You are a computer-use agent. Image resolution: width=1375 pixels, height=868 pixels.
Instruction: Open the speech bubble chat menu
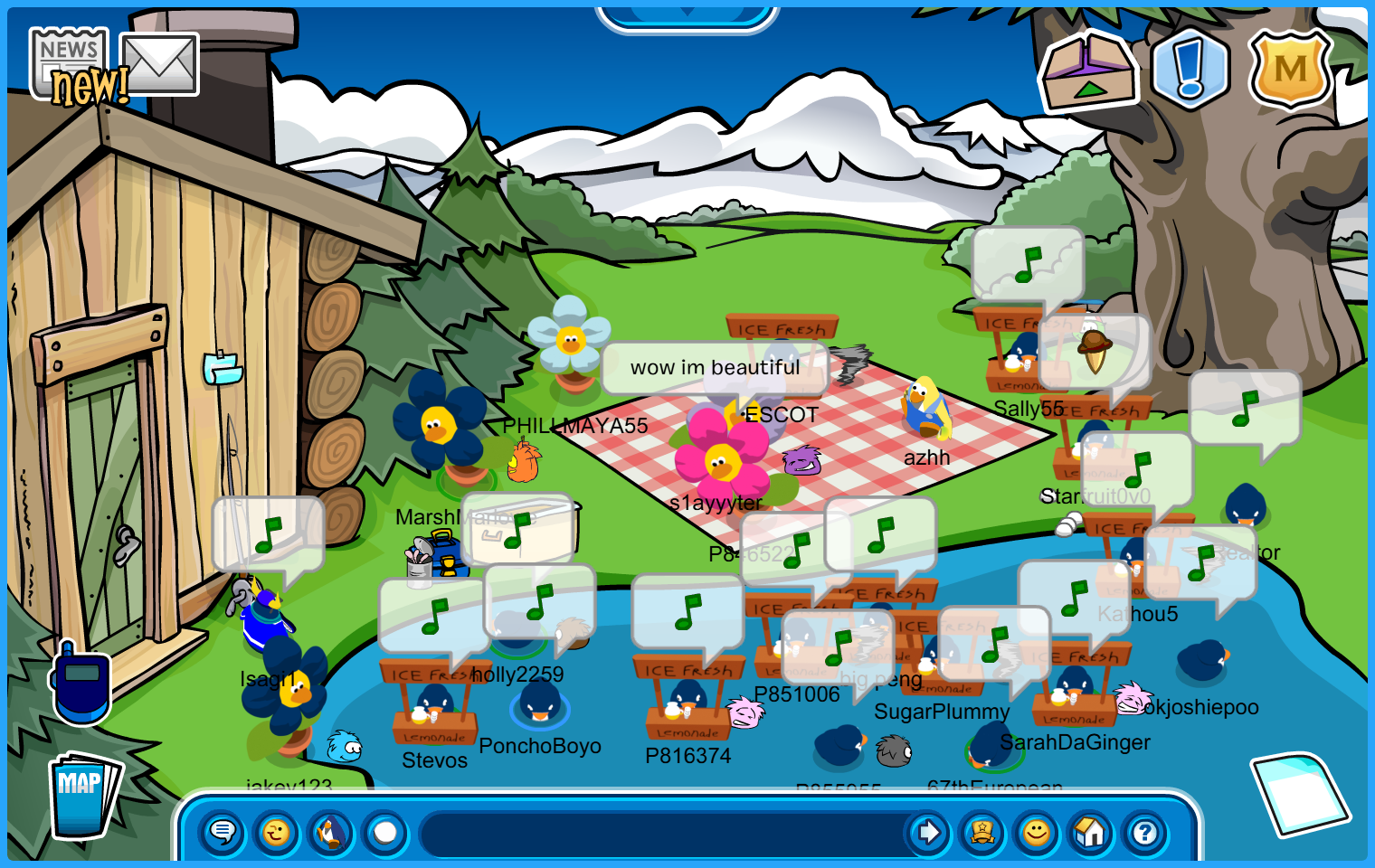pos(223,832)
